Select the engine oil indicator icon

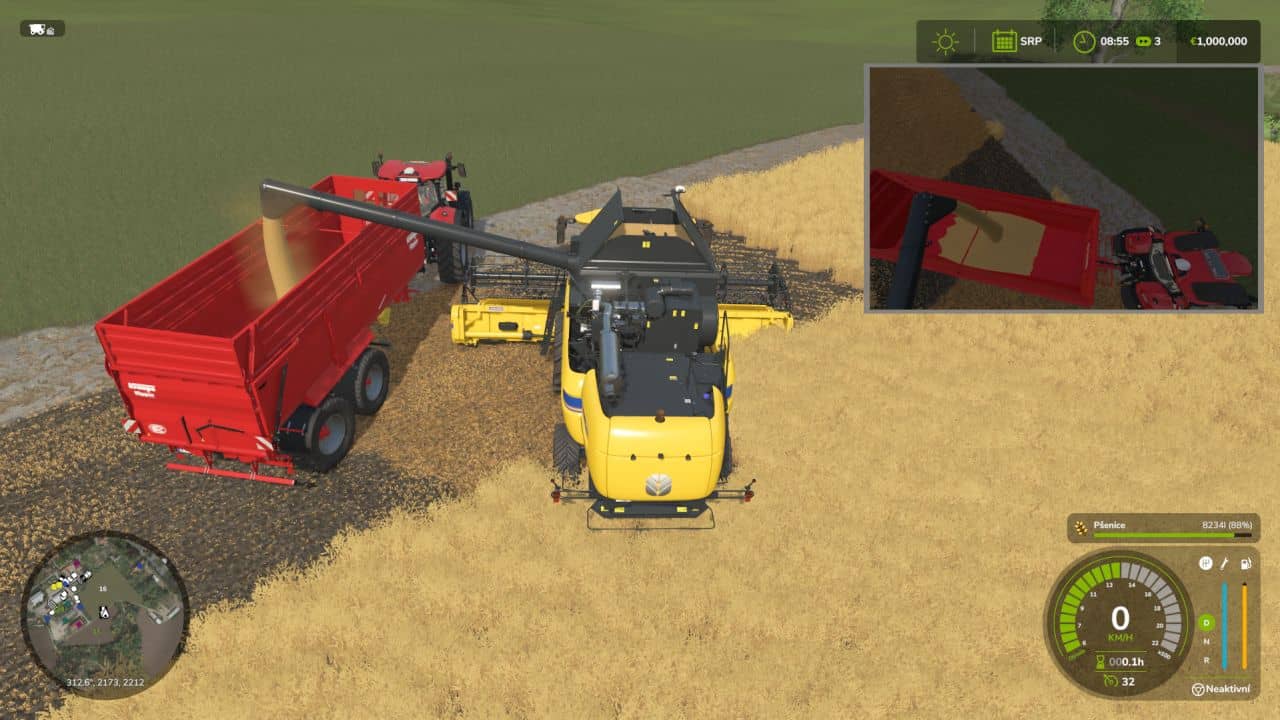click(1223, 564)
